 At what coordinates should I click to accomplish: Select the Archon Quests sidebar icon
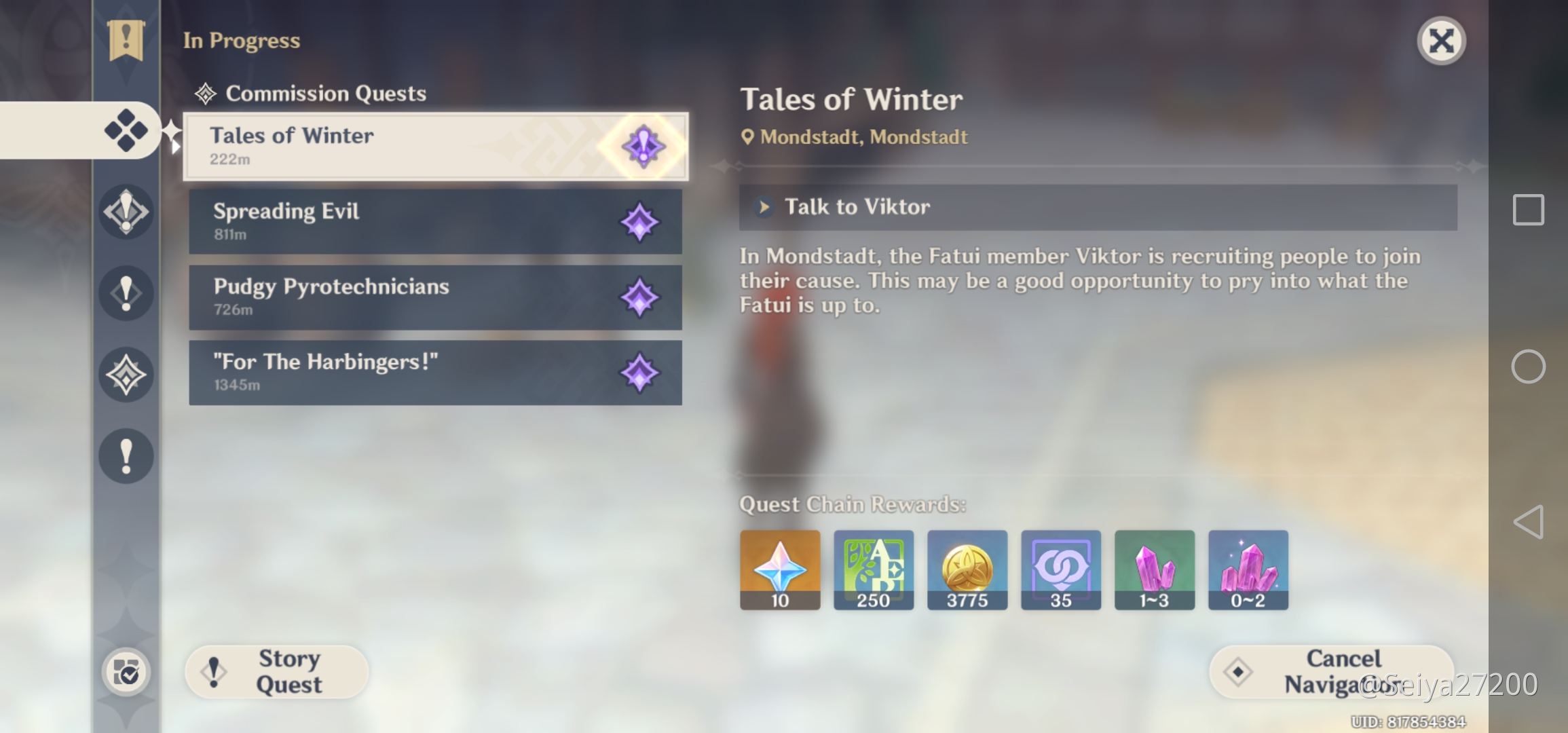click(x=126, y=212)
